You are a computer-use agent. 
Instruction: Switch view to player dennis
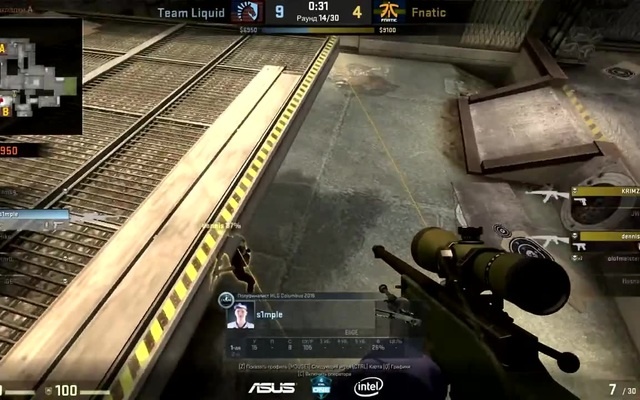pyautogui.click(x=604, y=238)
